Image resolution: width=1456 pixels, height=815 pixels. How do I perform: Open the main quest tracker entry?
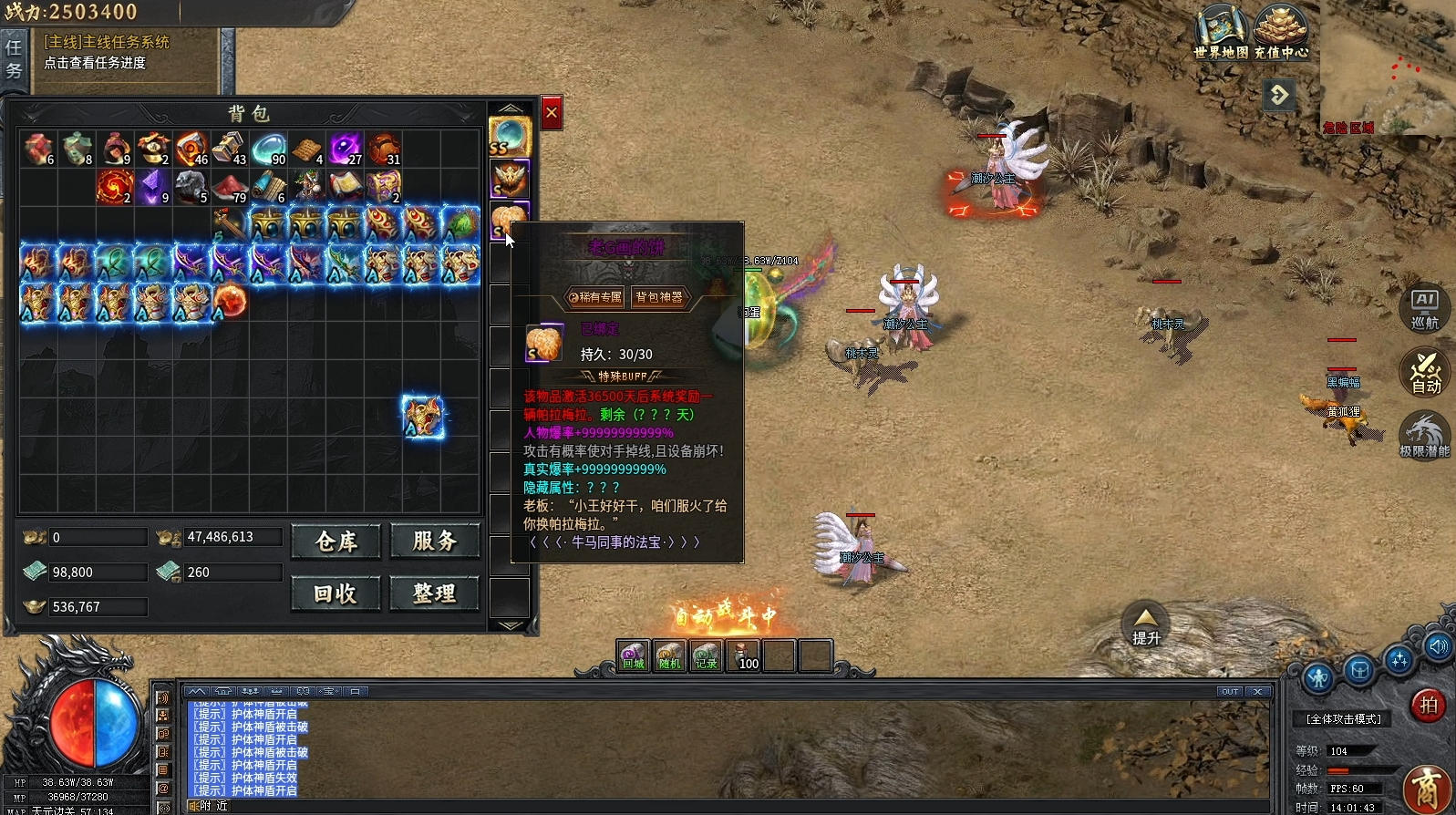click(107, 52)
